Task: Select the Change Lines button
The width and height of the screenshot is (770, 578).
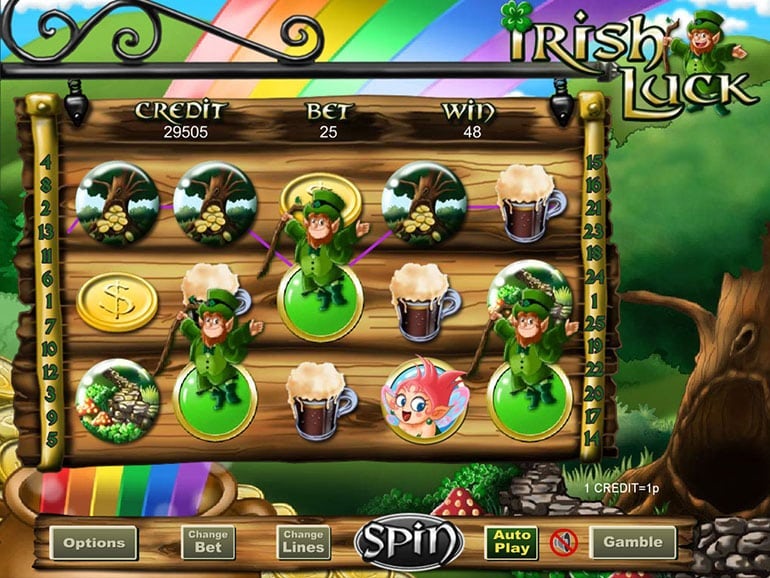Action: [303, 543]
